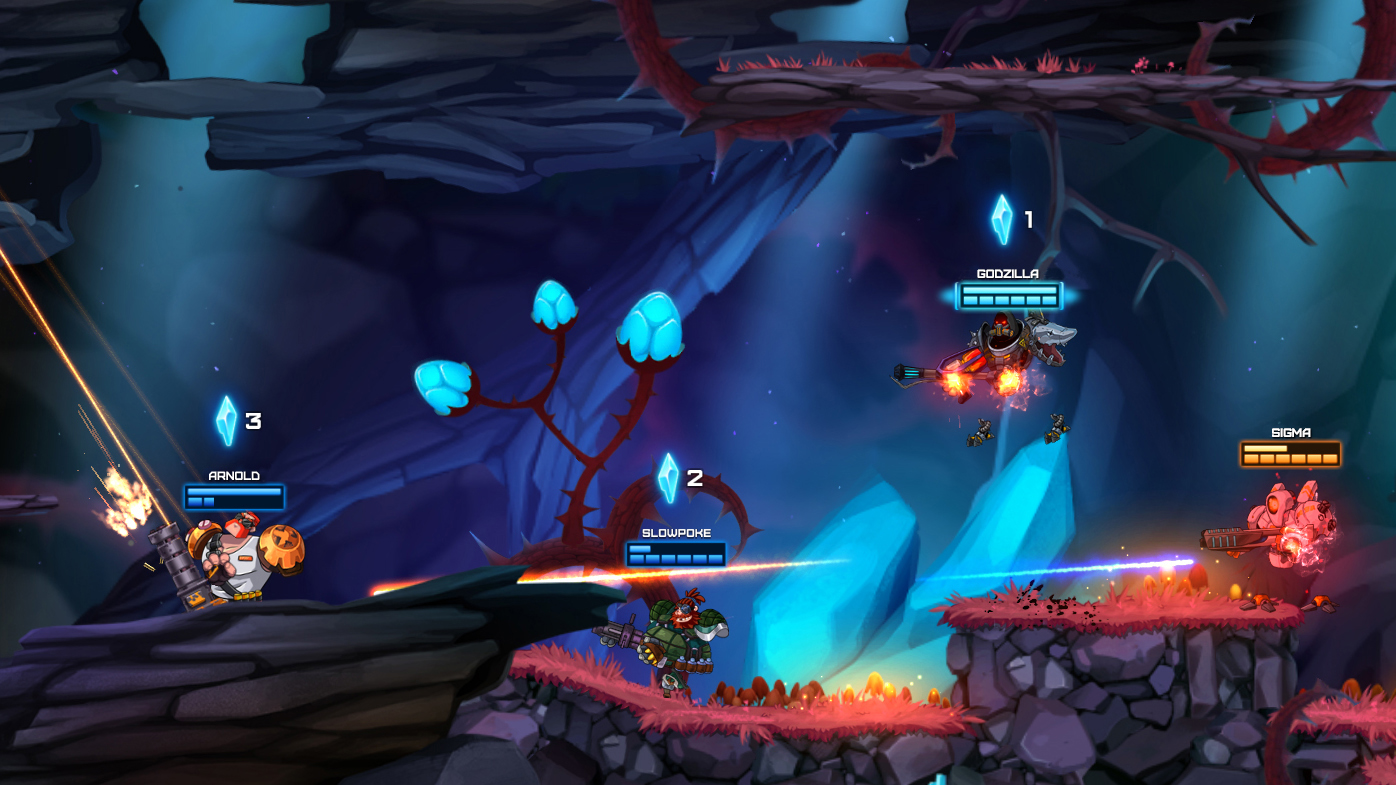Click Slowpoke's health bar frame
The width and height of the screenshot is (1396, 785).
pos(676,555)
